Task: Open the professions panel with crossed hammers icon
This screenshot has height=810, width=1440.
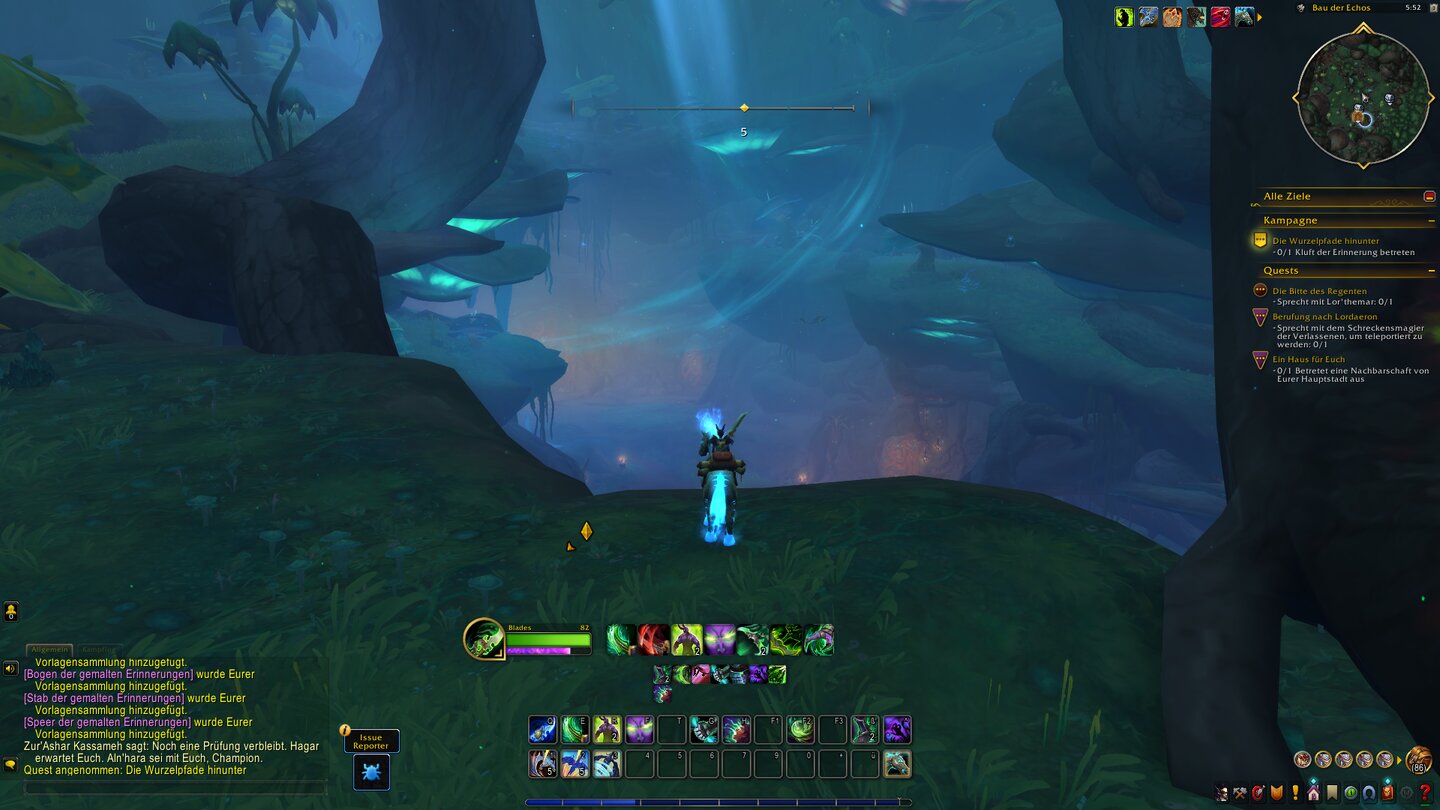Action: [1240, 792]
